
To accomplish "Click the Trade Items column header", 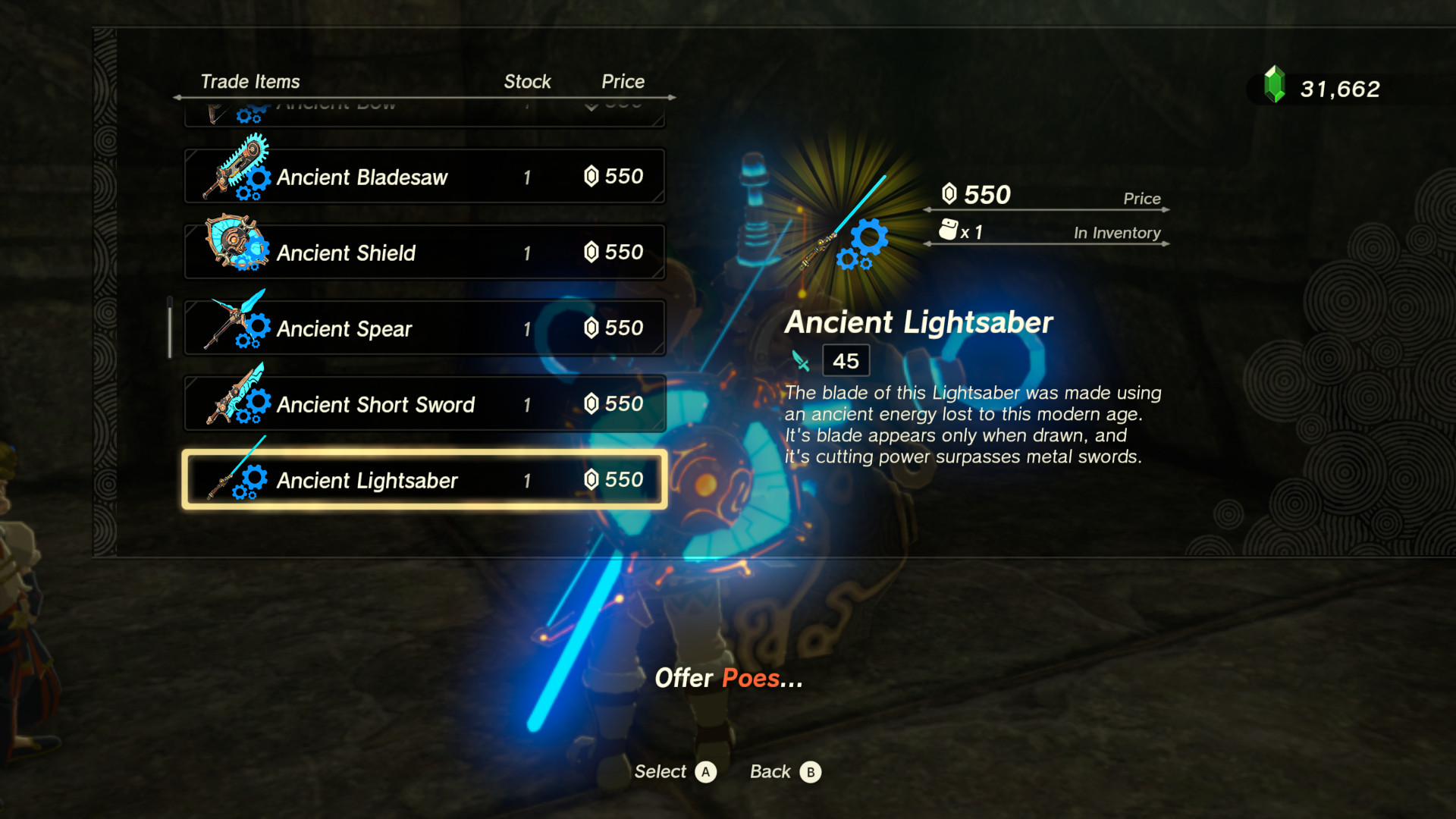I will (x=250, y=81).
